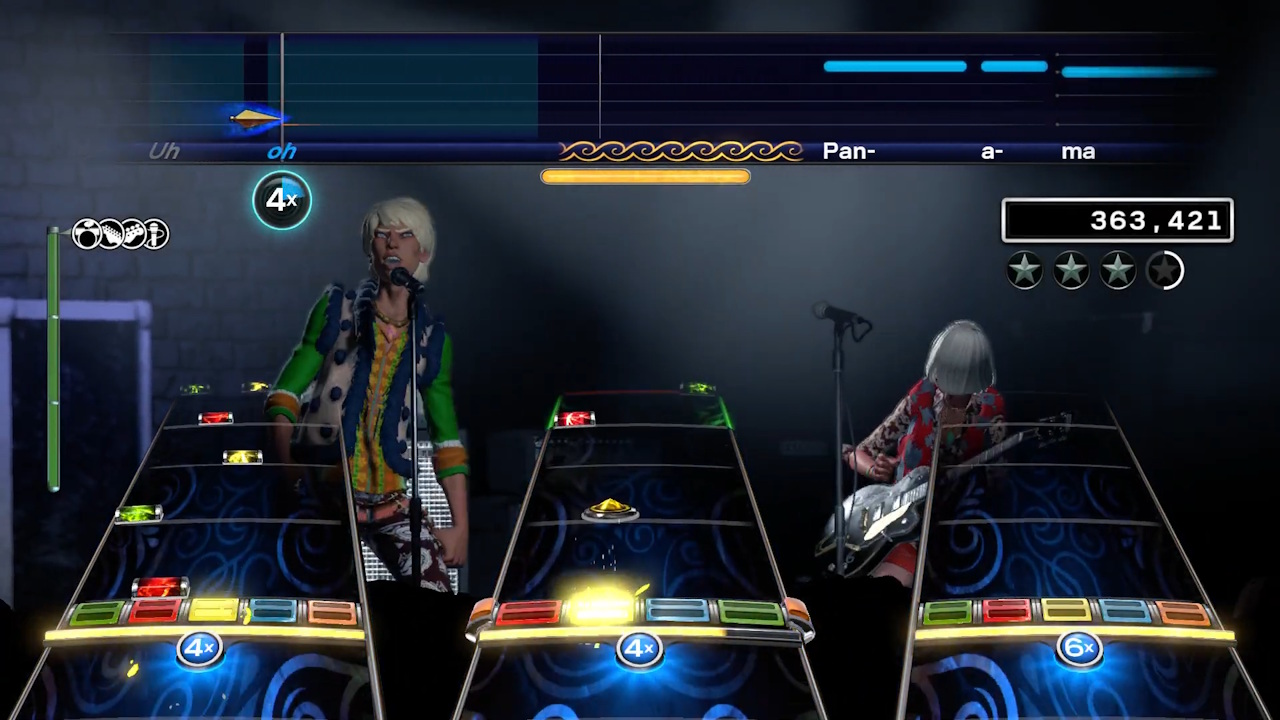Select the drums instrument icon
1280x720 pixels.
87,233
